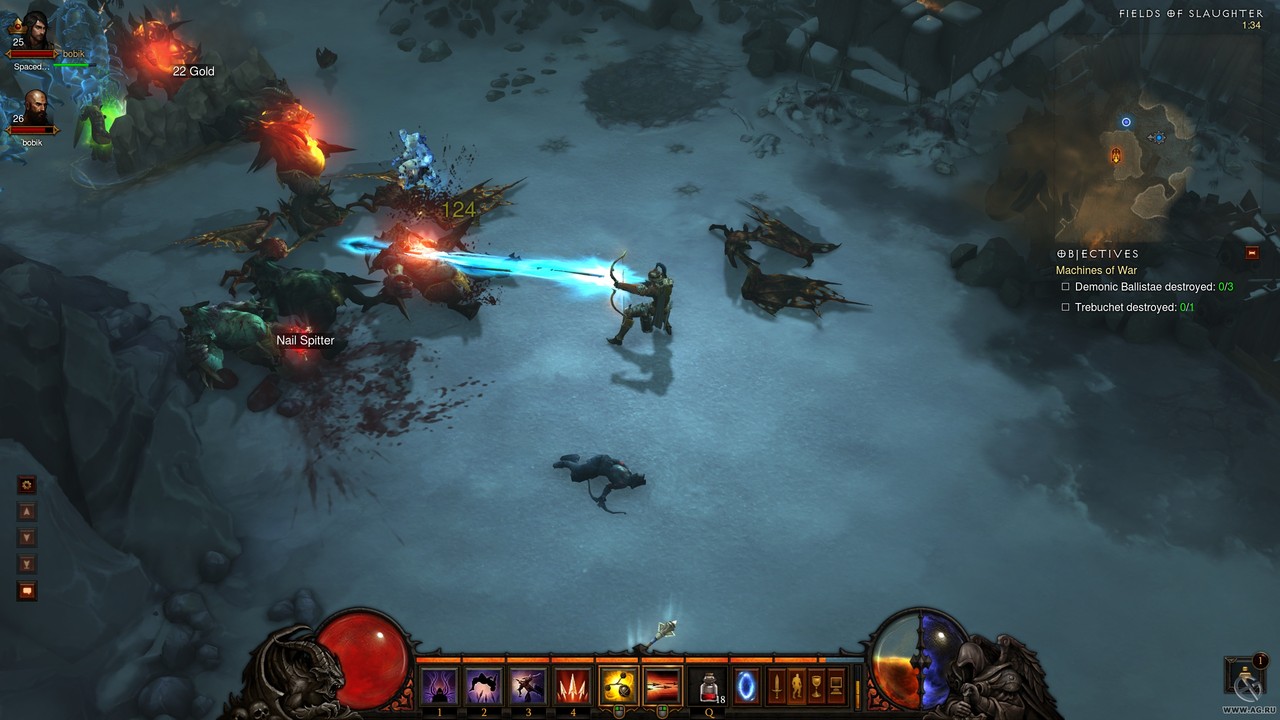Open inventory with the sword icon

coord(776,686)
